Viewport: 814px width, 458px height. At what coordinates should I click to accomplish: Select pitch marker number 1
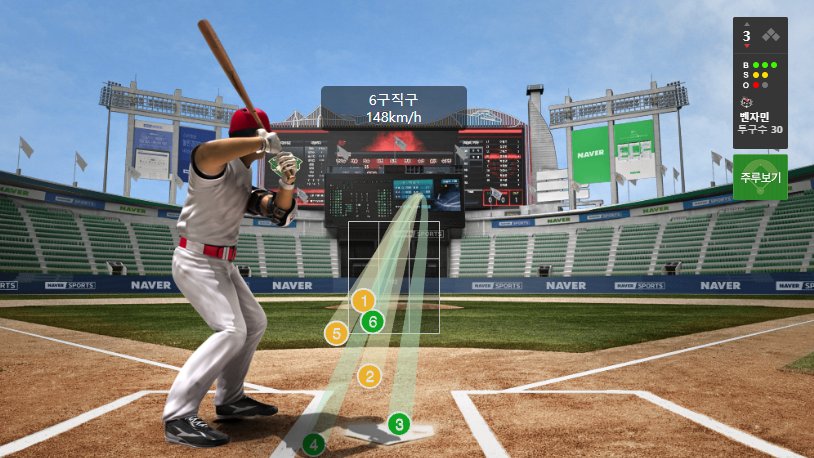coord(364,300)
